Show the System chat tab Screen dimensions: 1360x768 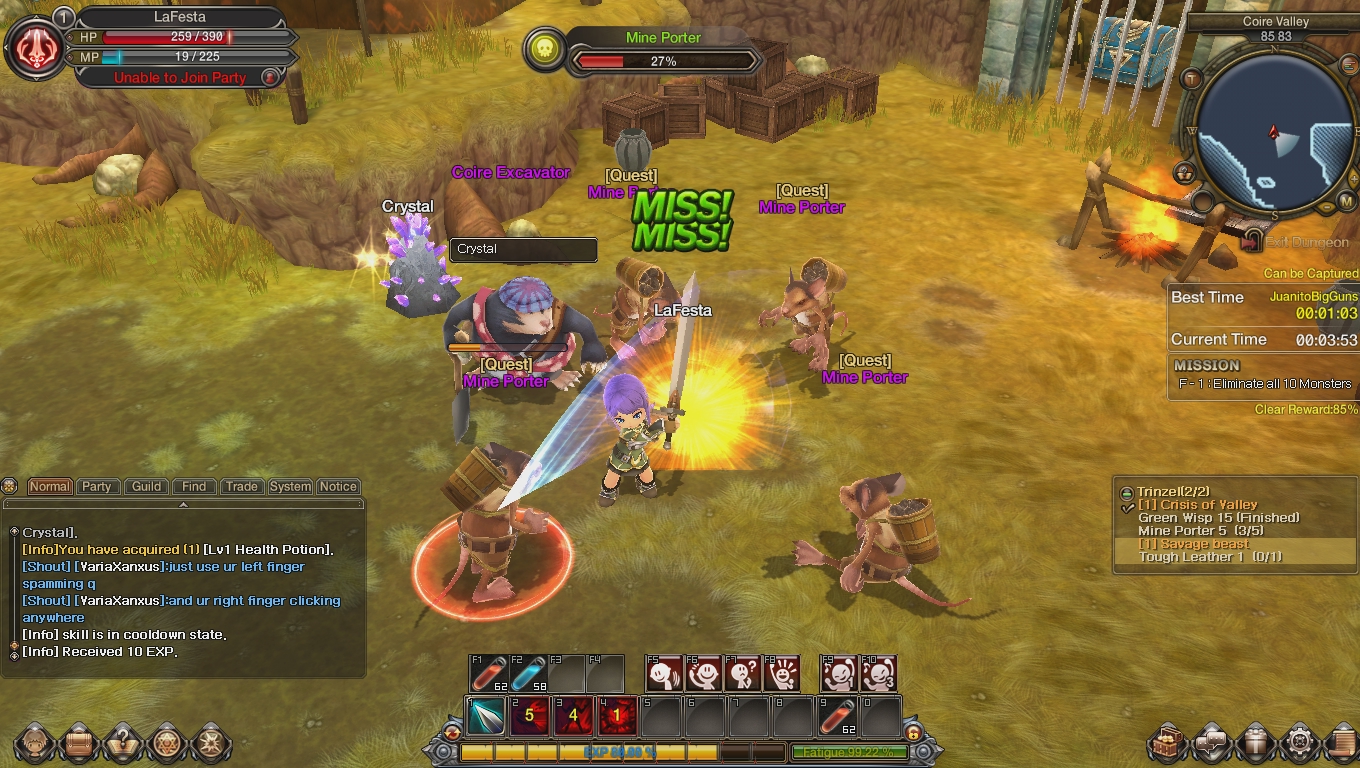coord(290,487)
